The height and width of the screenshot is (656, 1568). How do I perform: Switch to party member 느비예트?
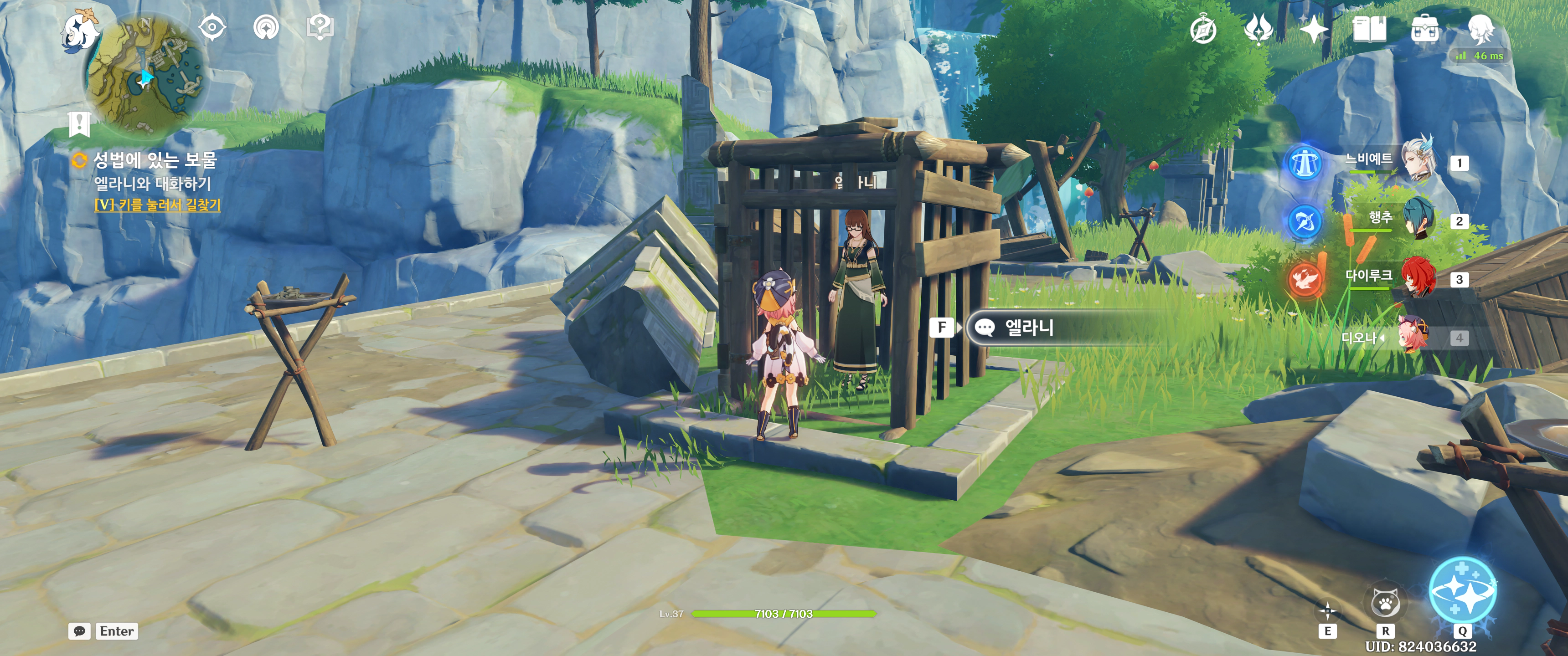click(1418, 160)
